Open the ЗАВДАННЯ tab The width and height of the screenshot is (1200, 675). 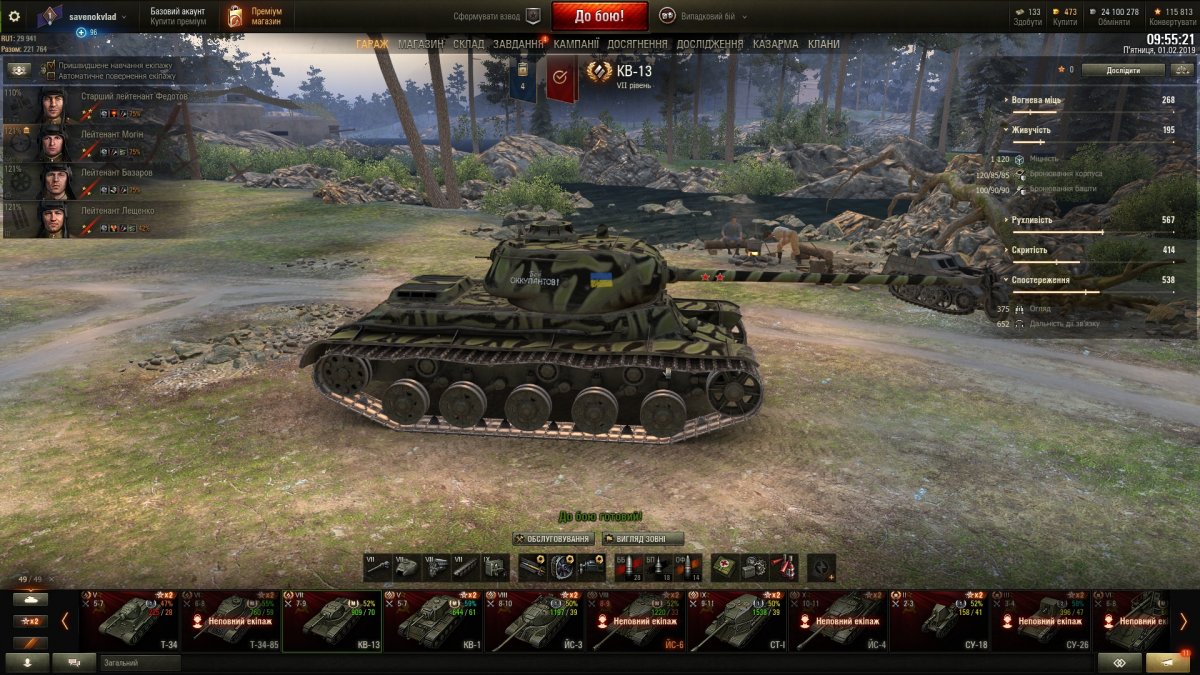click(x=518, y=44)
